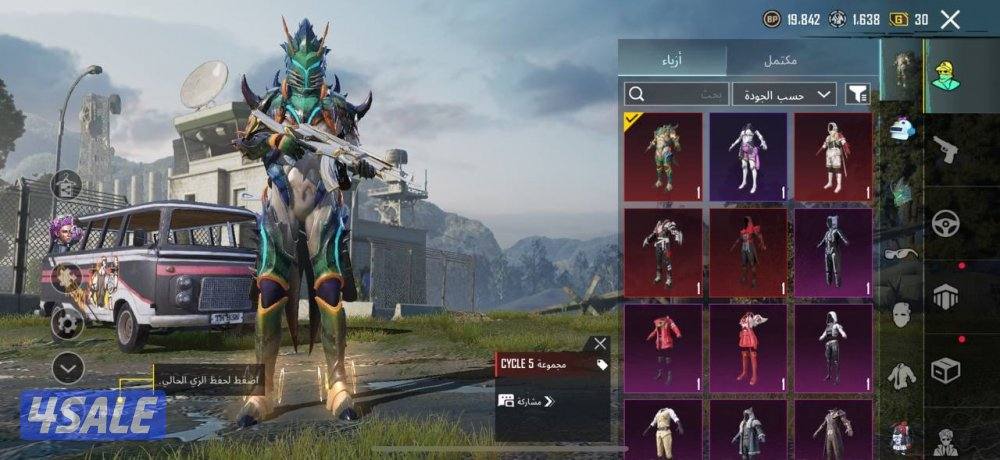The width and height of the screenshot is (1000, 460).
Task: Select the equipped green armored outfit tile
Action: pyautogui.click(x=663, y=156)
